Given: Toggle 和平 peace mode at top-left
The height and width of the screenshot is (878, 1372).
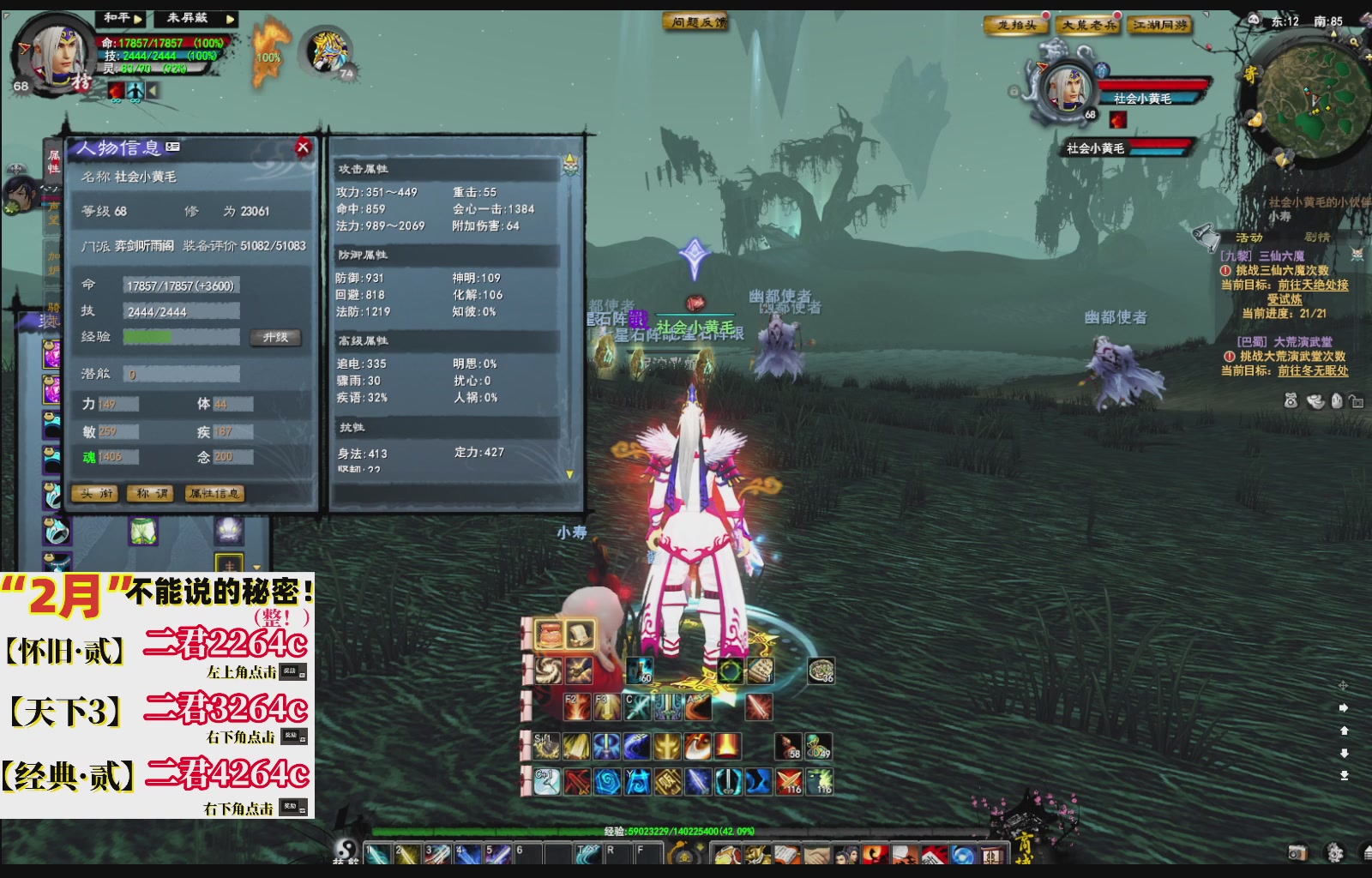Looking at the screenshot, I should pyautogui.click(x=116, y=18).
